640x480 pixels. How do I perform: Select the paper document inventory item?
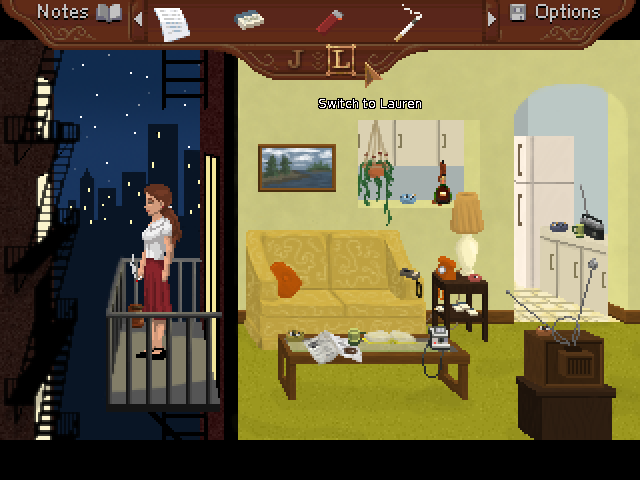coord(171,20)
